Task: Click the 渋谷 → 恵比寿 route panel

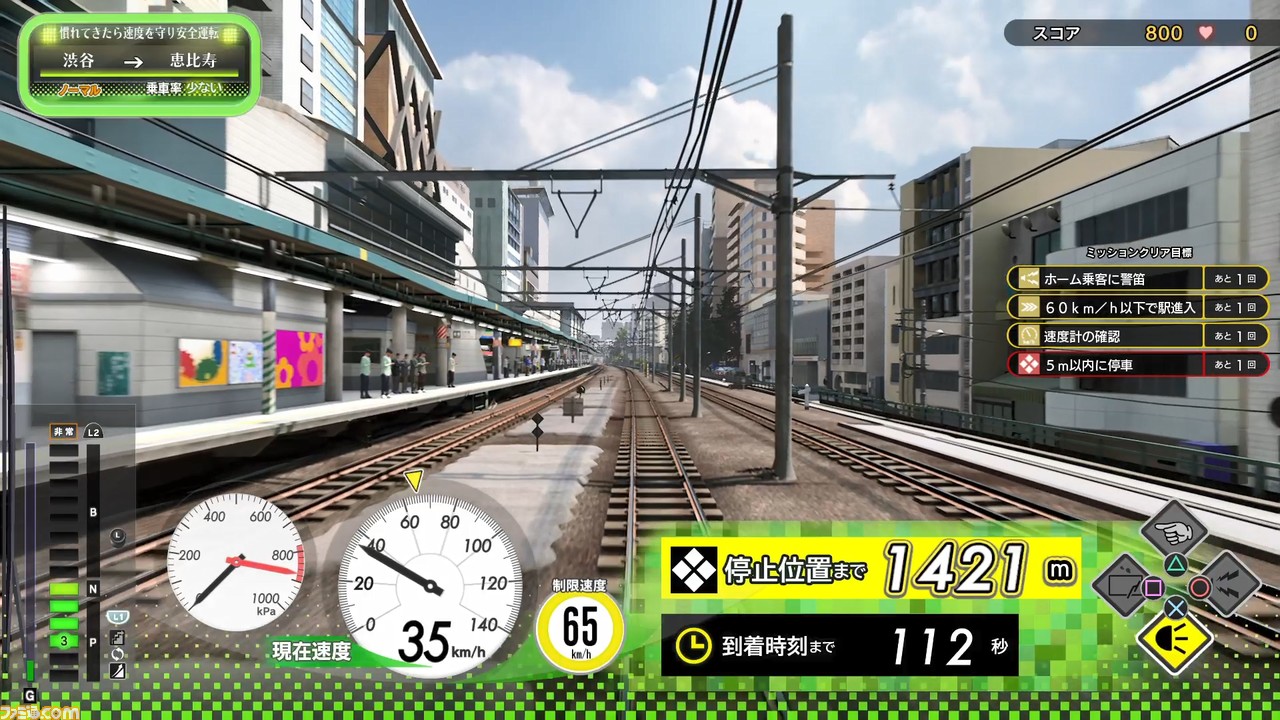Action: tap(139, 64)
